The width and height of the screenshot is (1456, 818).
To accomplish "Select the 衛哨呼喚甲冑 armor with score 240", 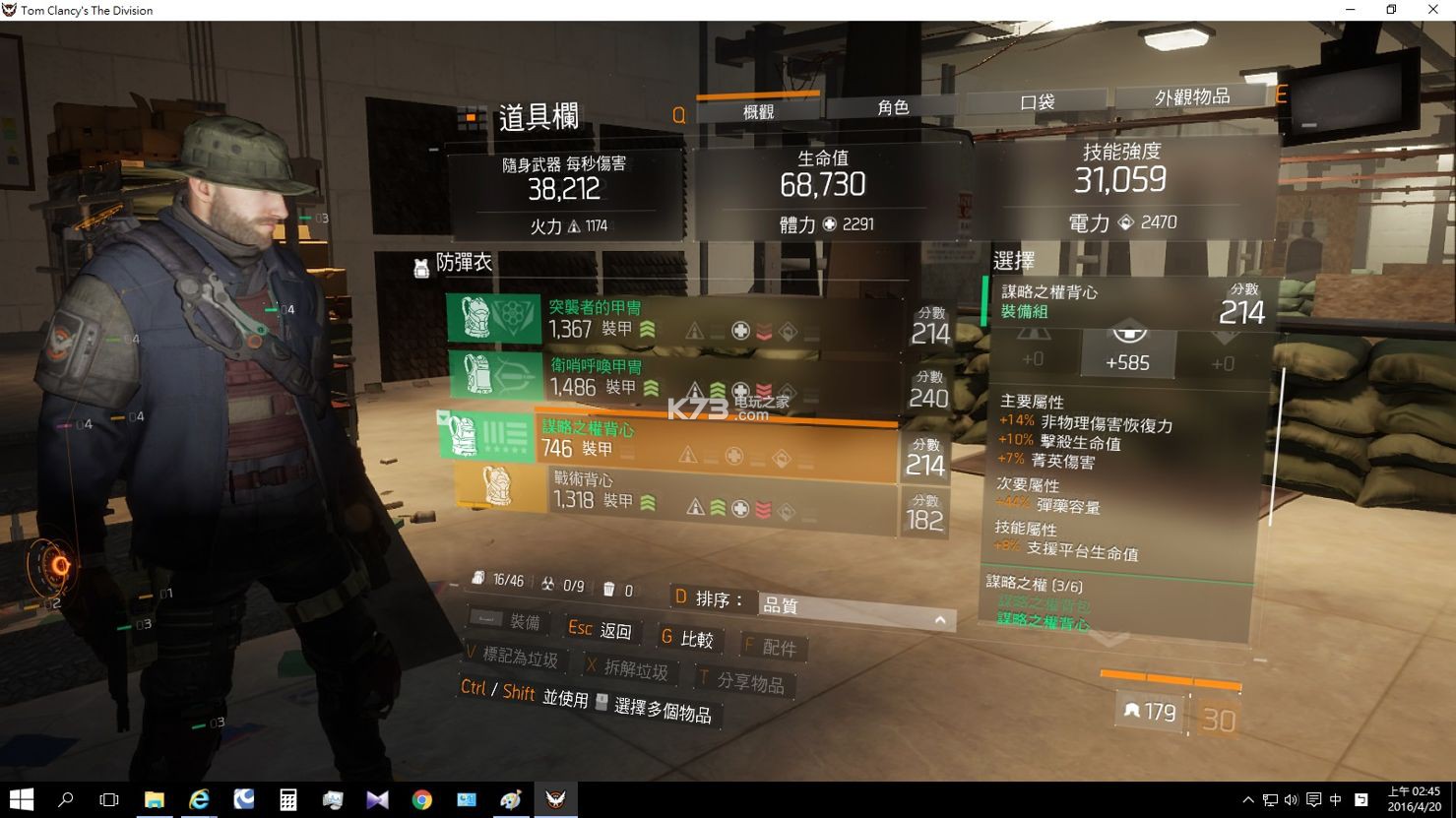I will [x=674, y=377].
